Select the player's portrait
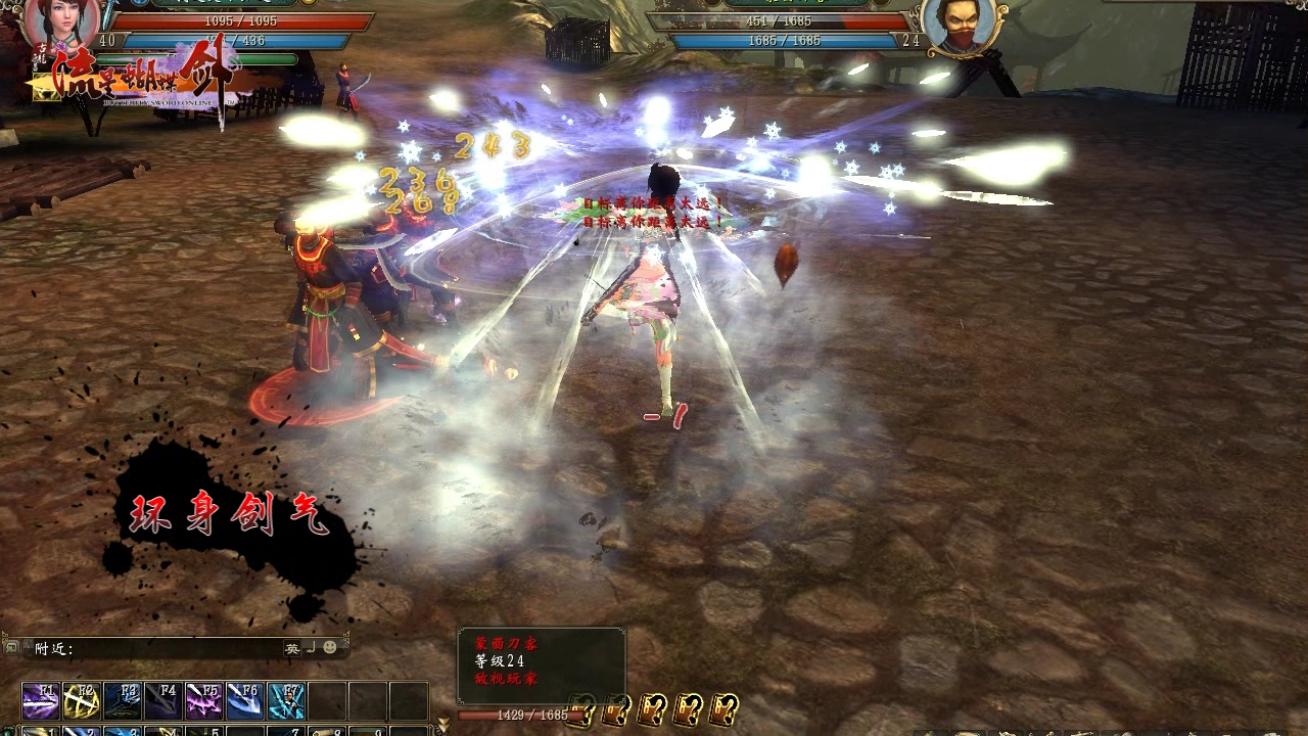The width and height of the screenshot is (1308, 736). click(62, 22)
